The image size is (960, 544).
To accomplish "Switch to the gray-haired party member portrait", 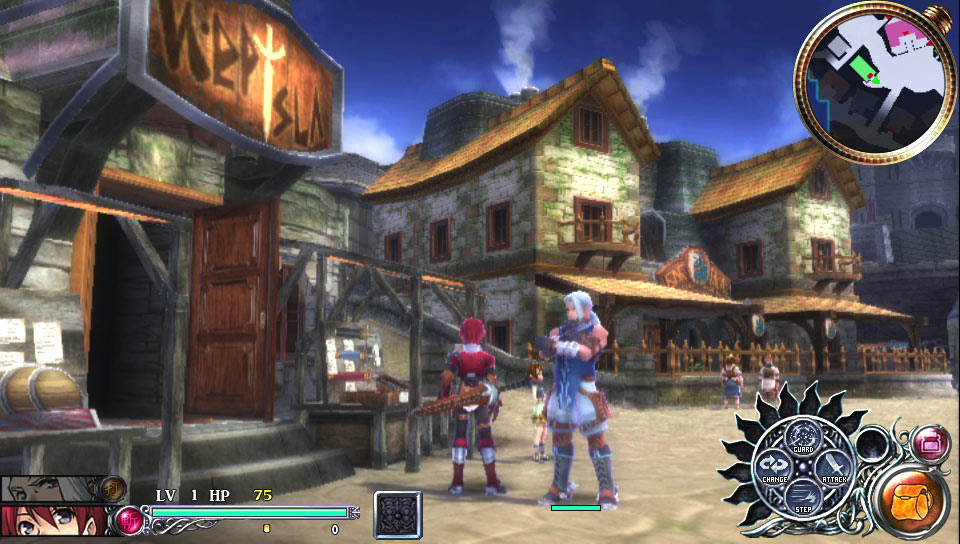I will pyautogui.click(x=55, y=488).
